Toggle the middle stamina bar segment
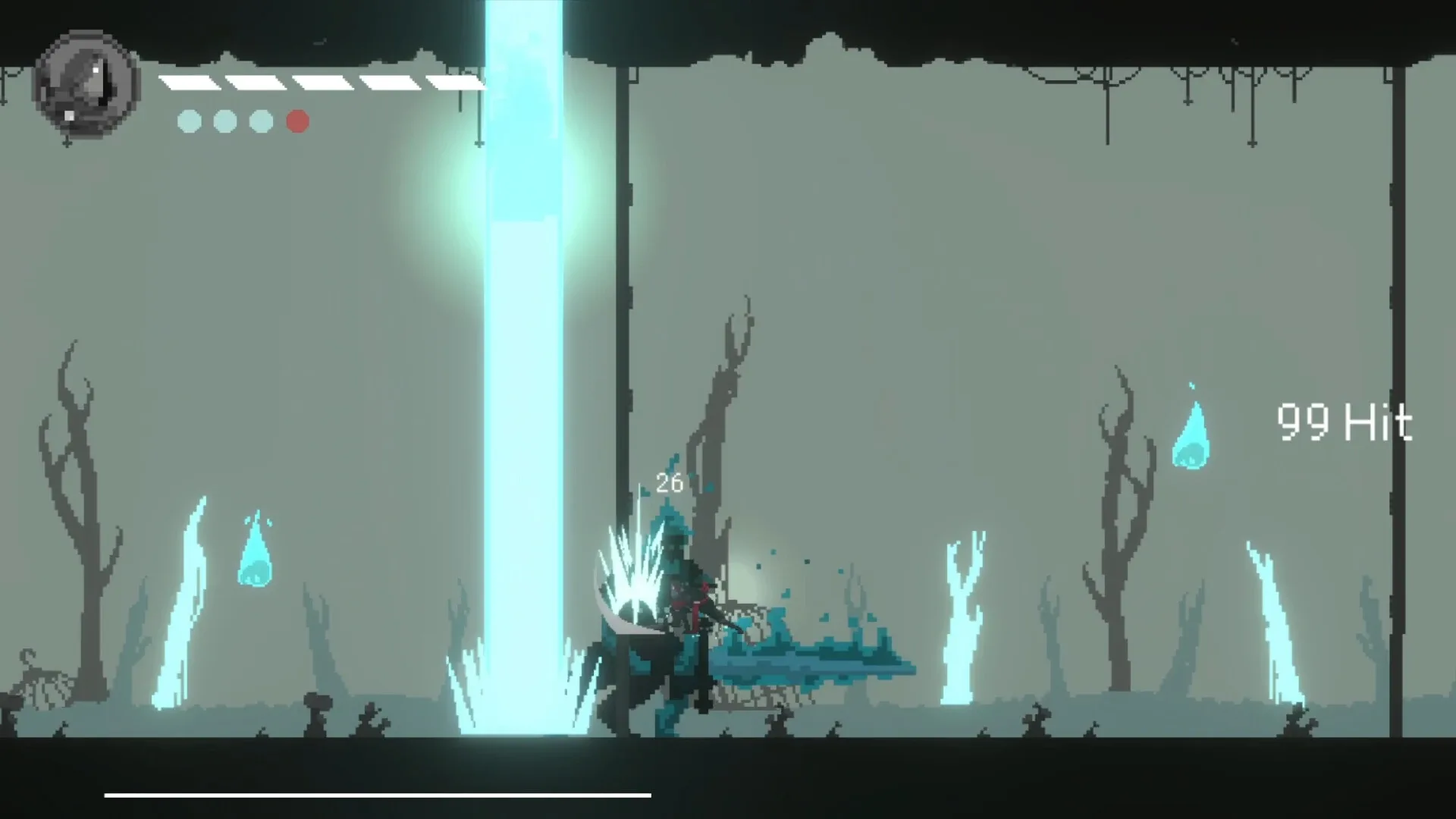 point(322,81)
